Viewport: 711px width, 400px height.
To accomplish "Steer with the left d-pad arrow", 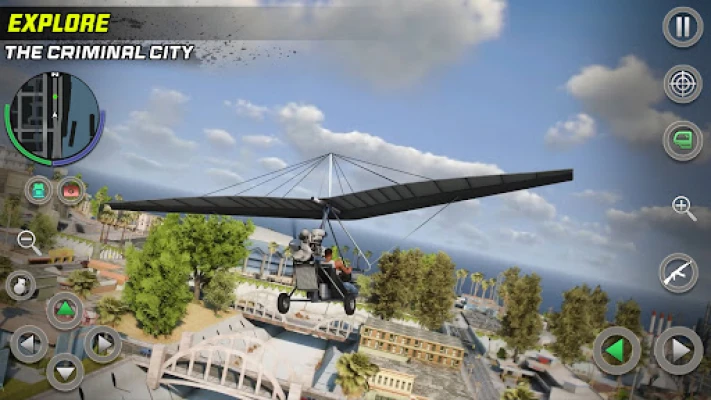I will point(28,344).
